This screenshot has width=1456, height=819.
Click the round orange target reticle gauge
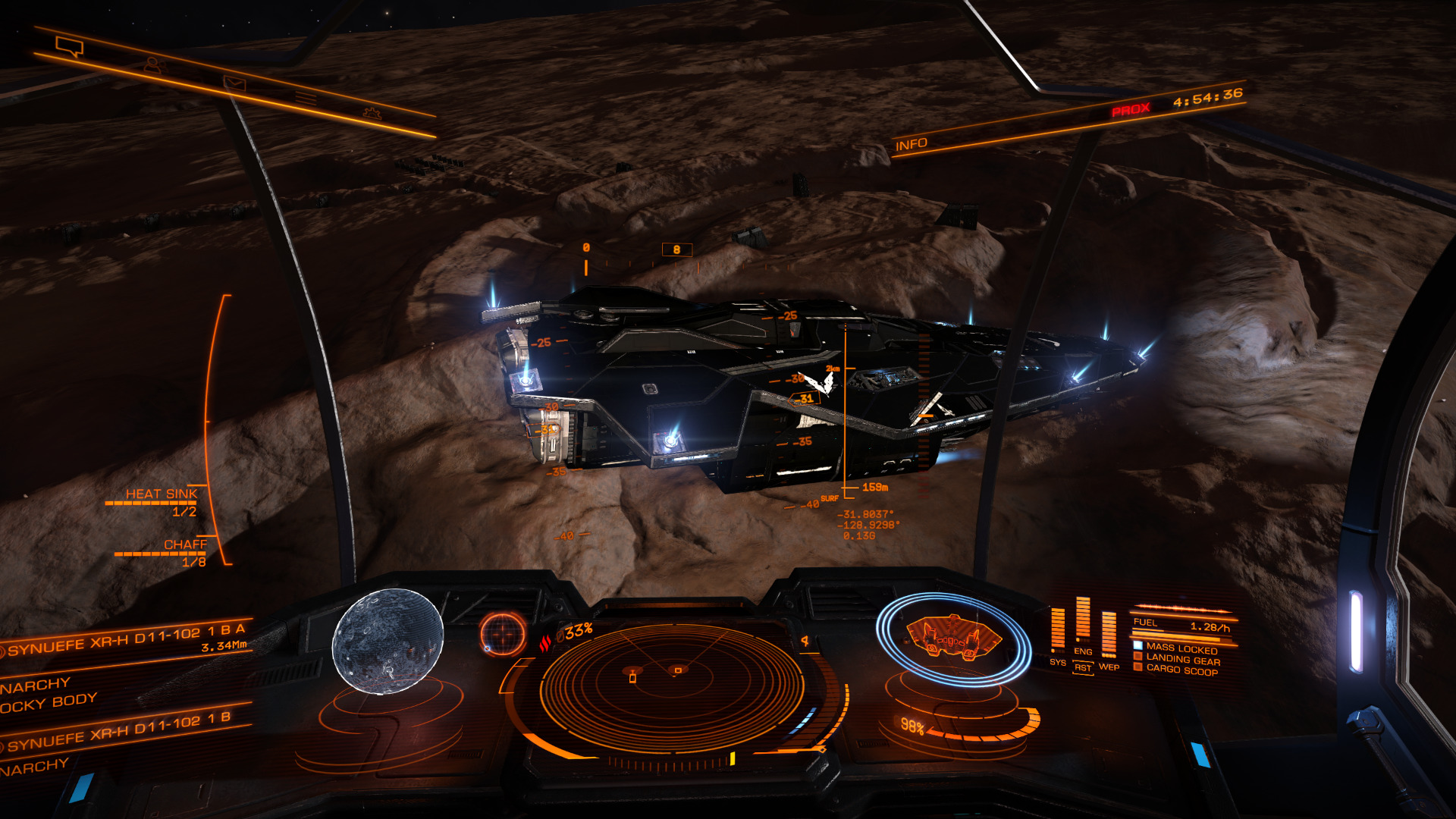tap(502, 632)
